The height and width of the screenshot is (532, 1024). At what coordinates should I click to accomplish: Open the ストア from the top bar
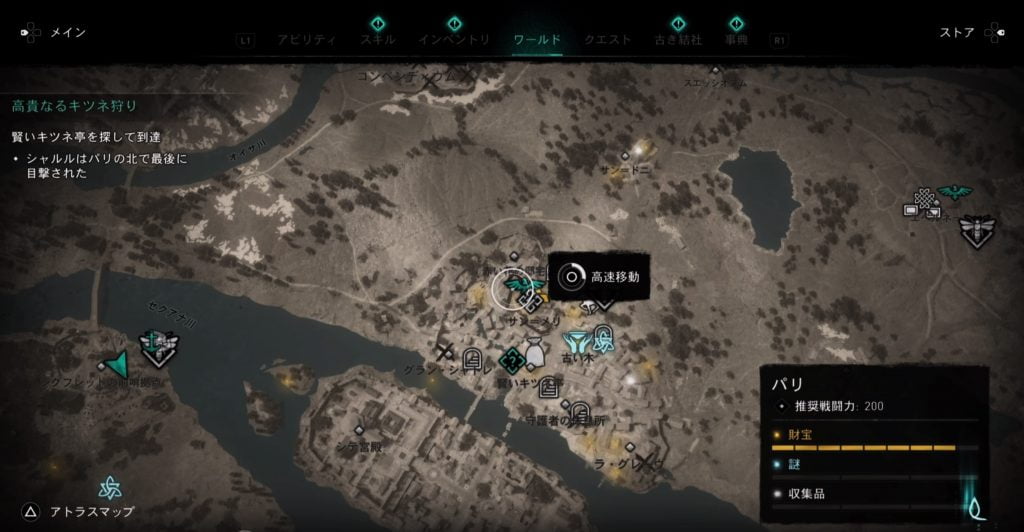[957, 33]
